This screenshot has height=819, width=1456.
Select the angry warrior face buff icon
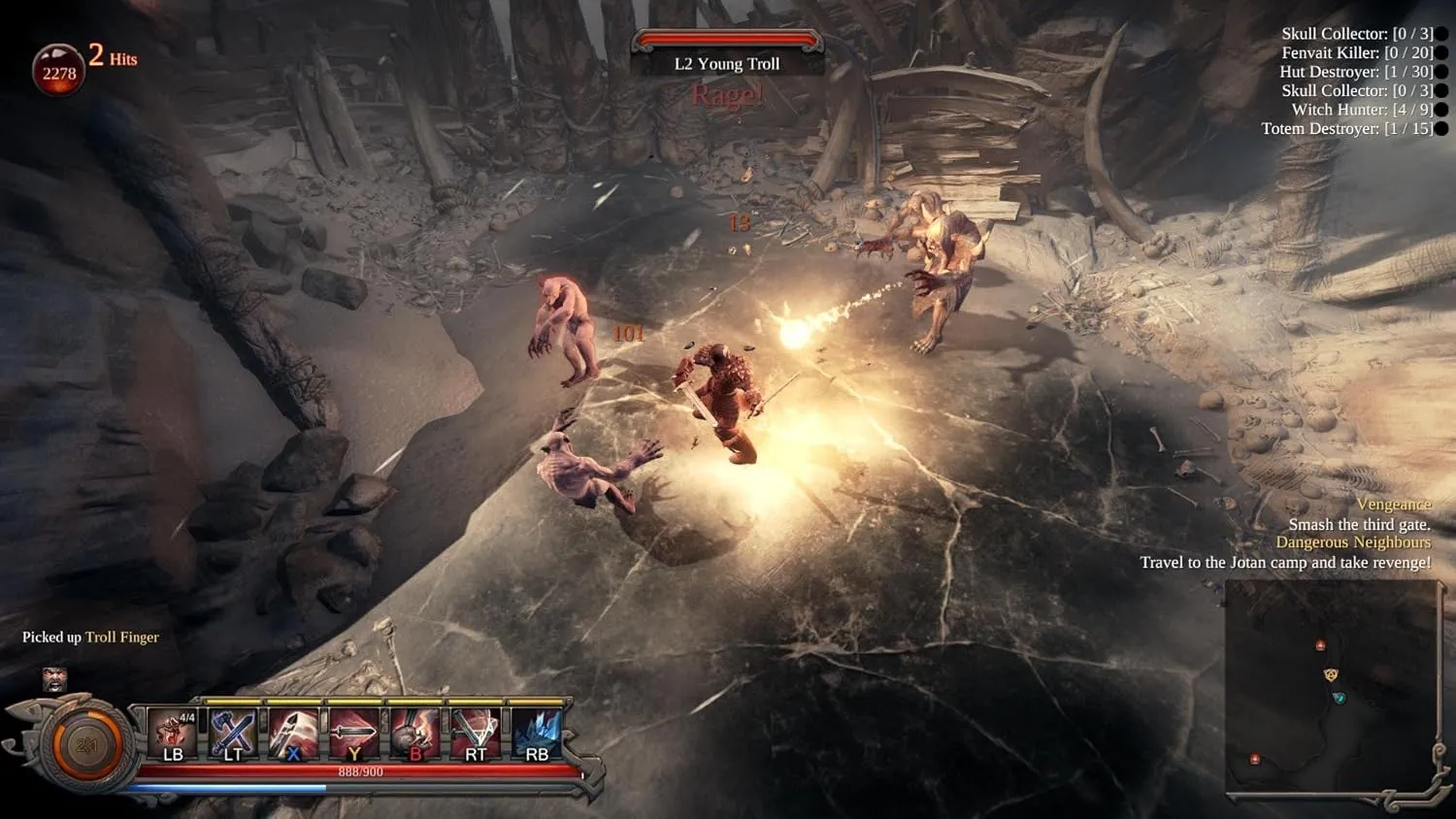click(x=54, y=678)
